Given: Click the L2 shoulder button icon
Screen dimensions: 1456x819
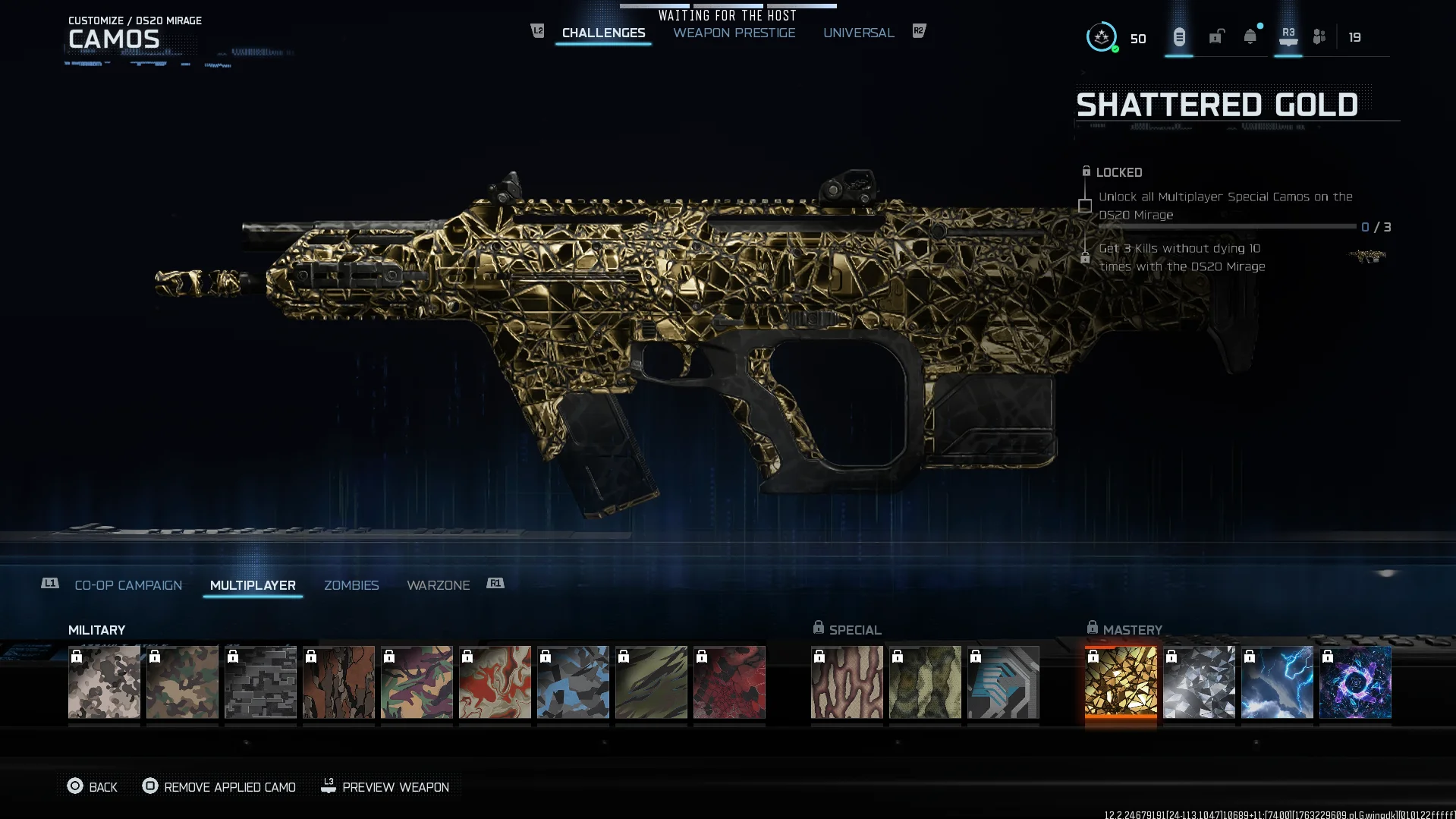Looking at the screenshot, I should click(x=537, y=31).
